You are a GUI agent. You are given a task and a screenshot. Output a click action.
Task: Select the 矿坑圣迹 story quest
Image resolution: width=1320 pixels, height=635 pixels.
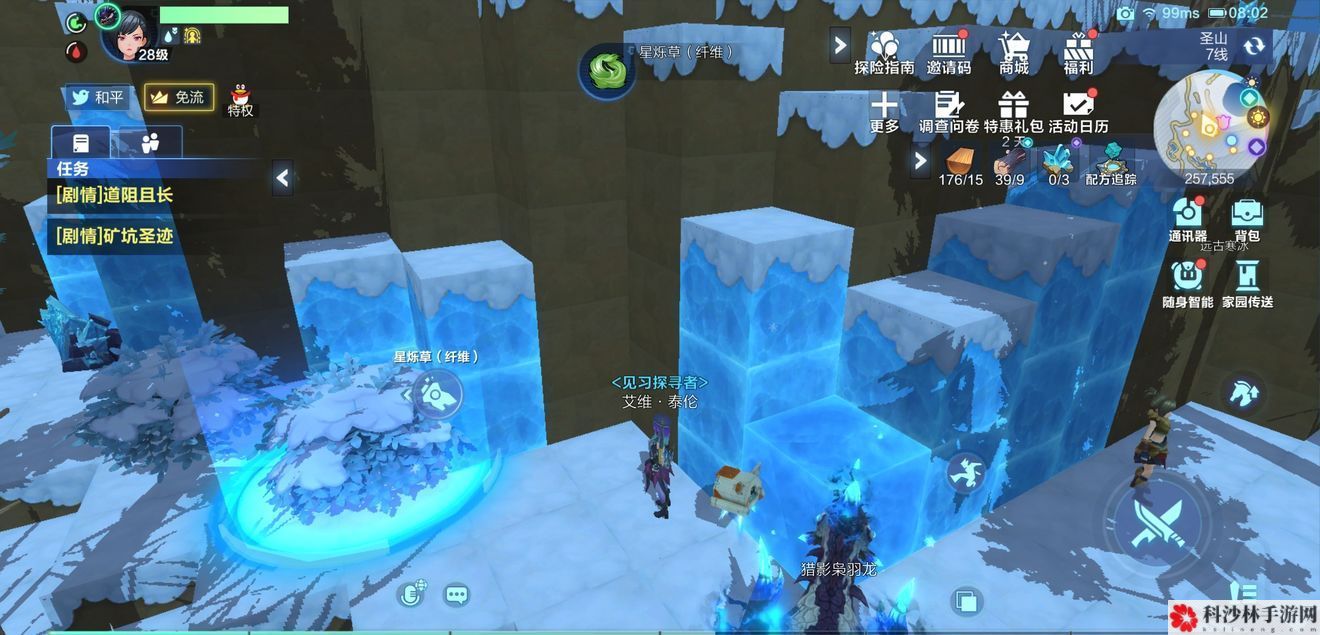point(115,236)
